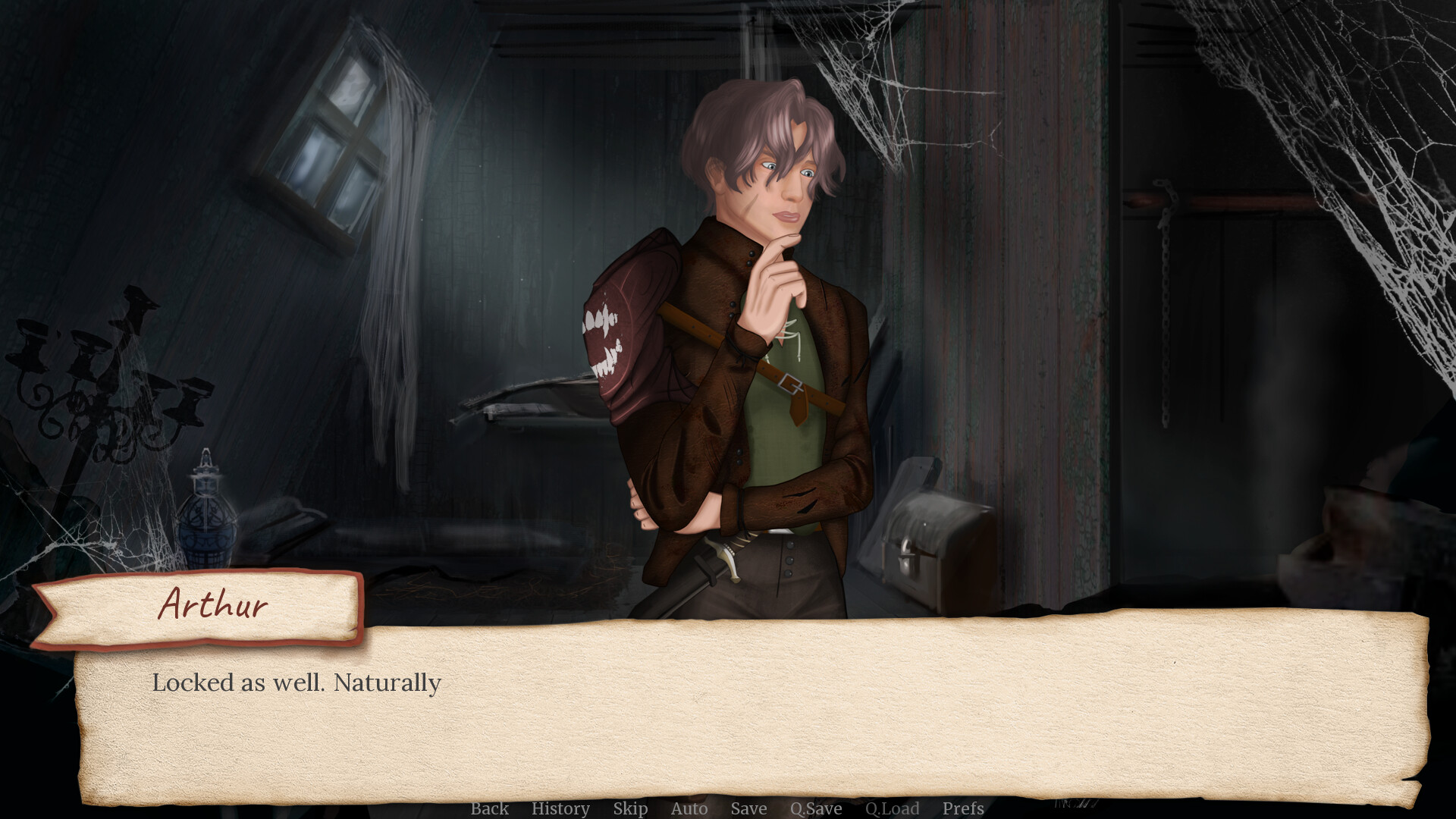1456x819 pixels.
Task: Enable Skip mode
Action: [631, 808]
